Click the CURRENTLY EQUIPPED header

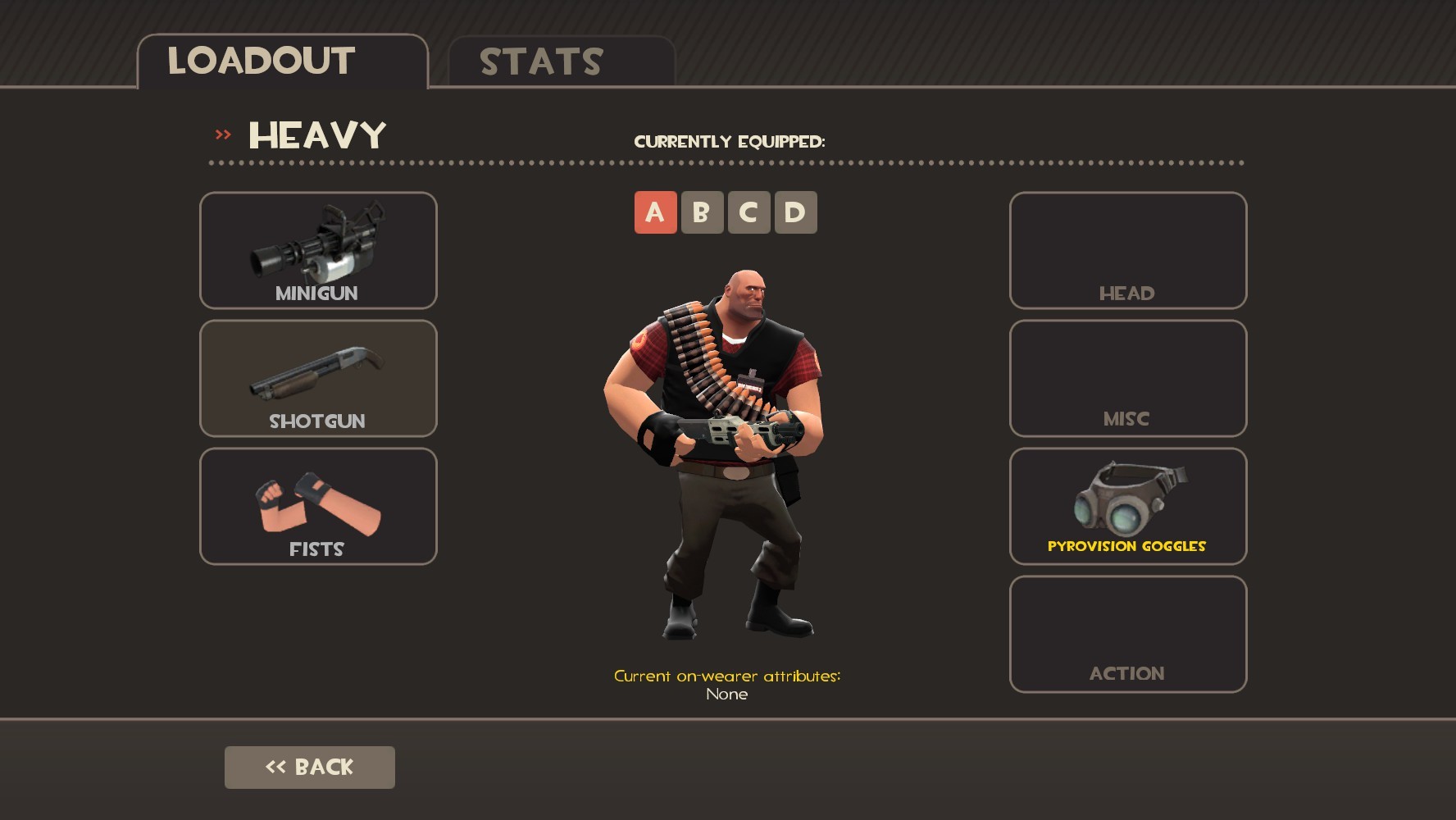point(730,140)
